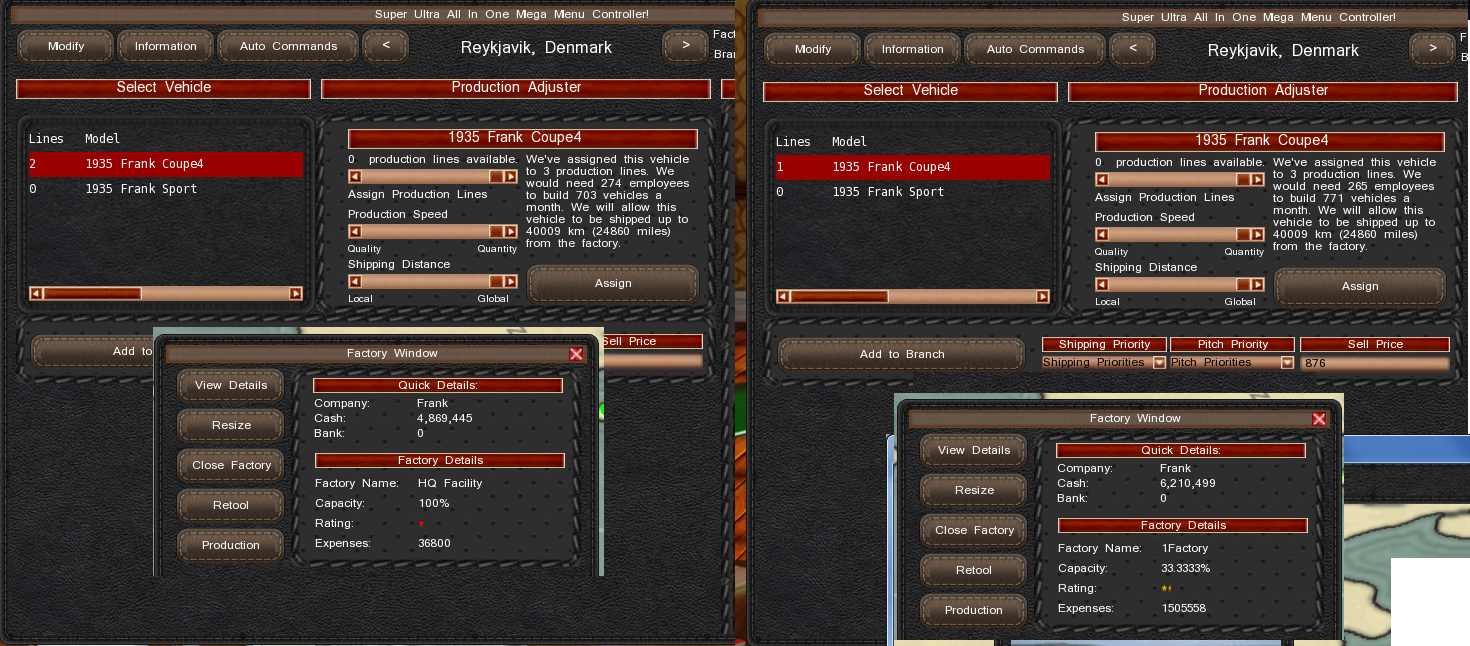Close the HQ Facility Factory Window
This screenshot has width=1470, height=646.
click(576, 353)
